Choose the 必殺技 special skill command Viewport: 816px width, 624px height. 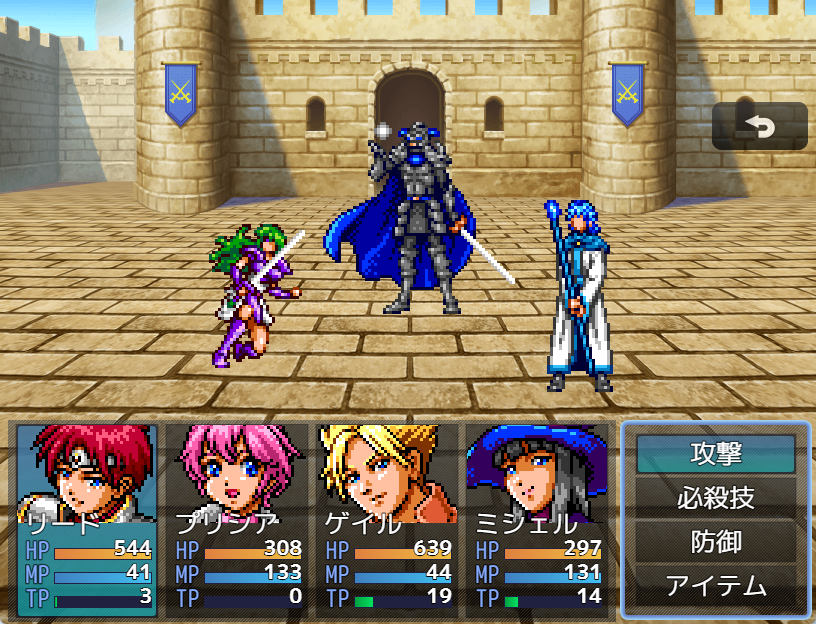tap(716, 497)
